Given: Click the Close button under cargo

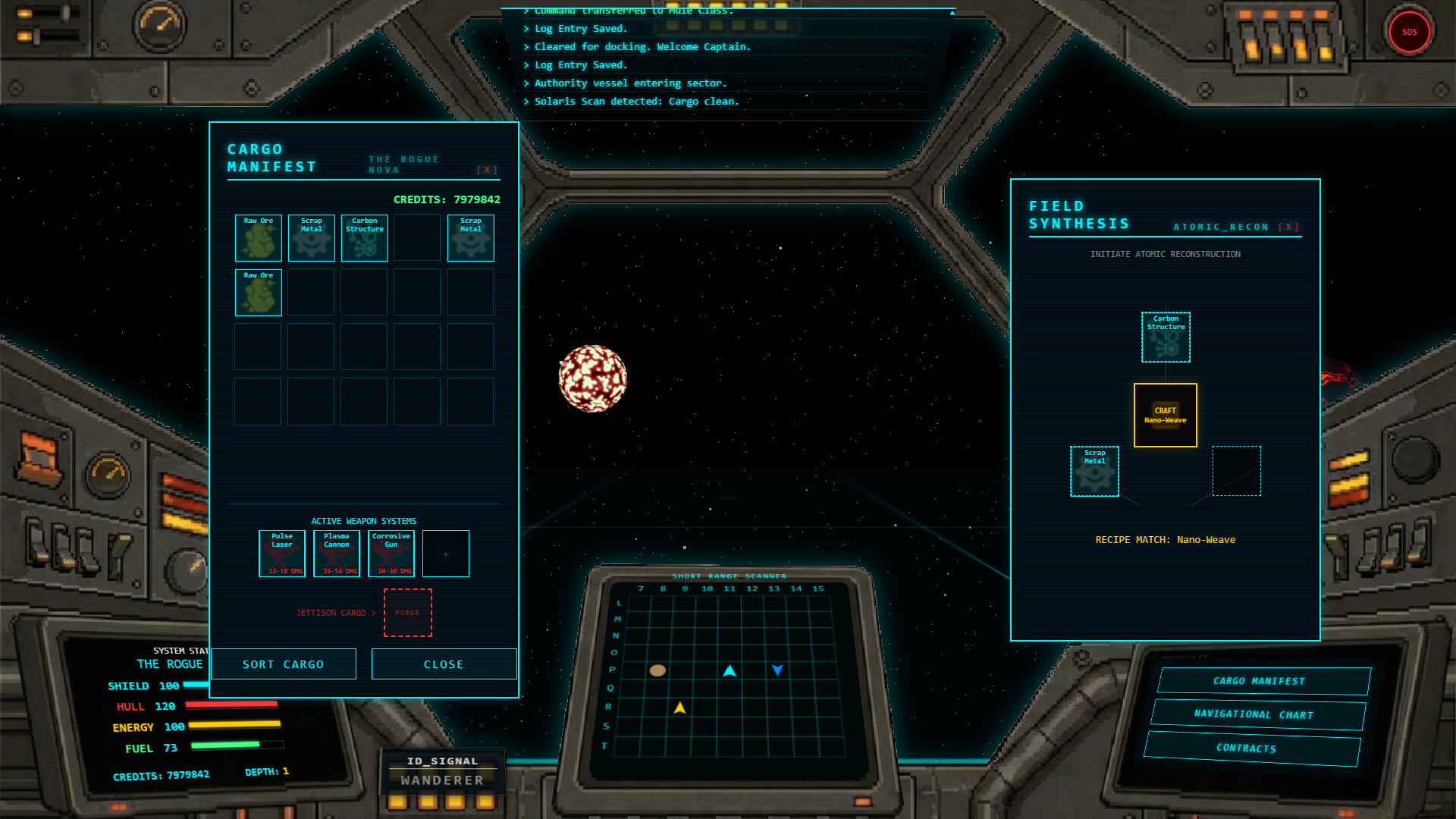Looking at the screenshot, I should tap(444, 664).
